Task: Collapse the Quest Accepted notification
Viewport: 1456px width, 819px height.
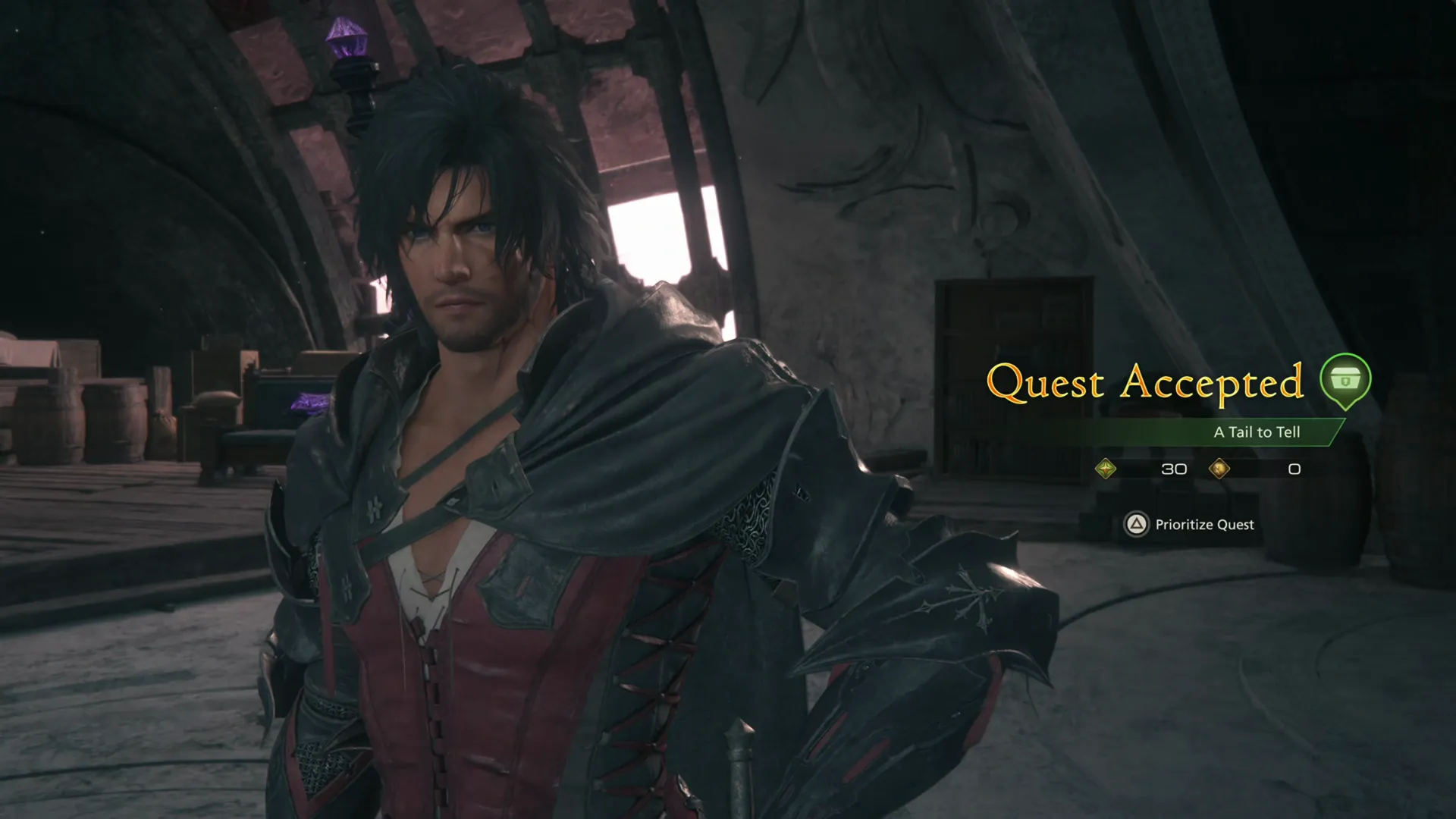Action: tap(1145, 381)
